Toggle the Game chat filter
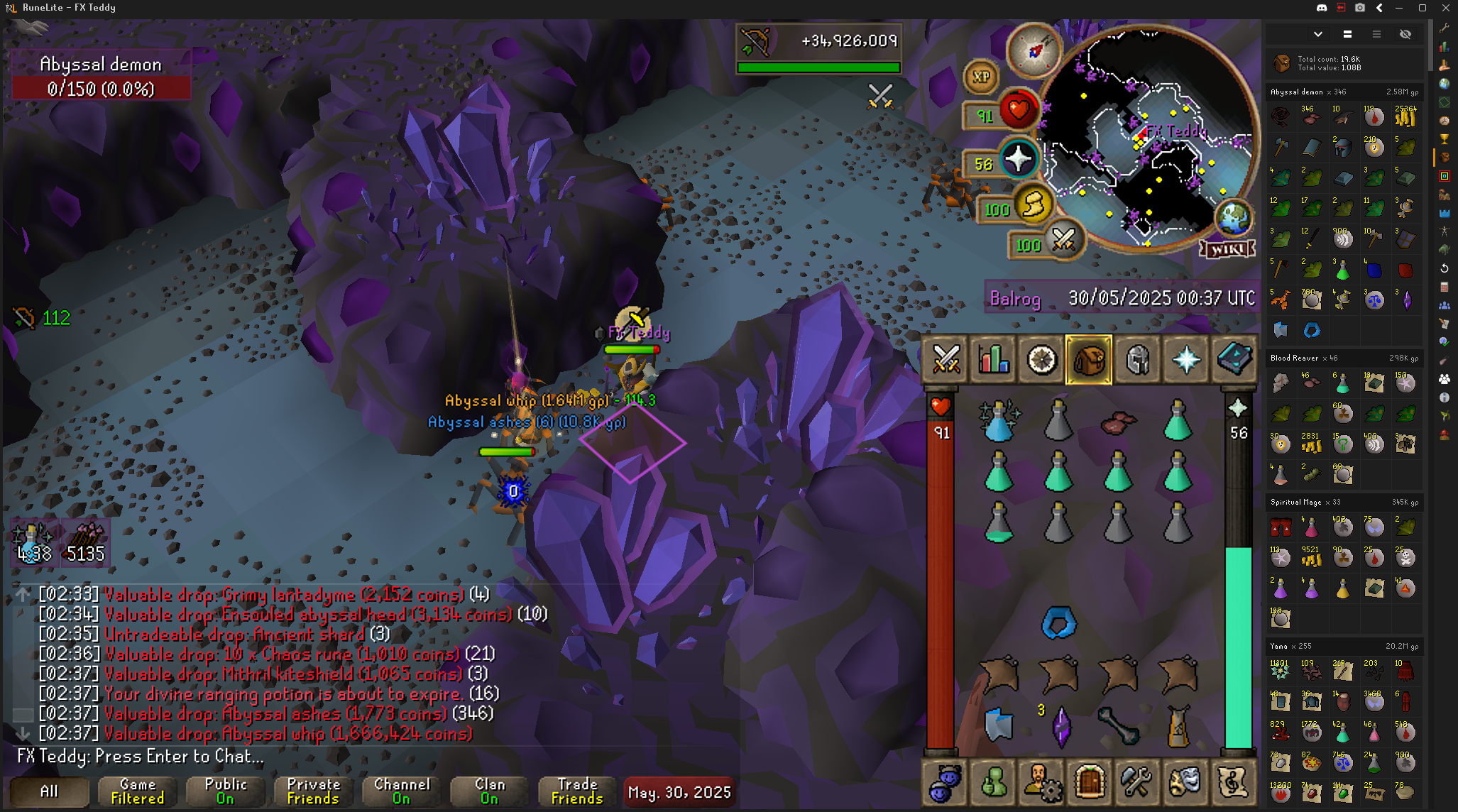This screenshot has height=812, width=1458. point(137,791)
